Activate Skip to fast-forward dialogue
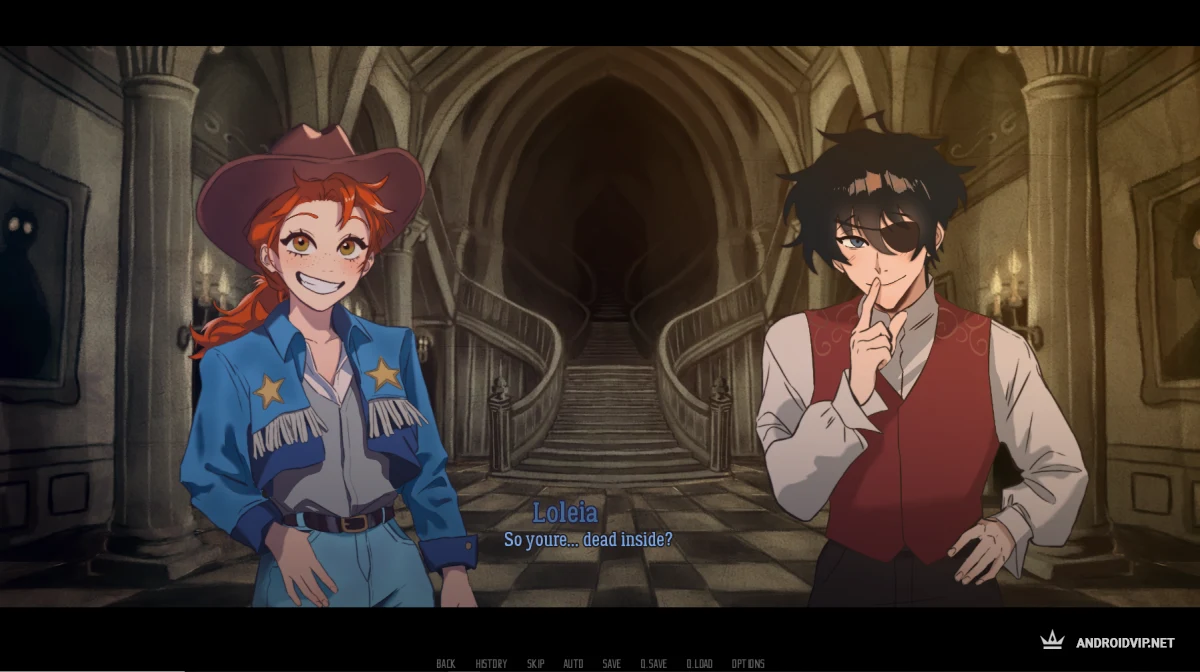Screen dimensions: 1200x672 536,664
